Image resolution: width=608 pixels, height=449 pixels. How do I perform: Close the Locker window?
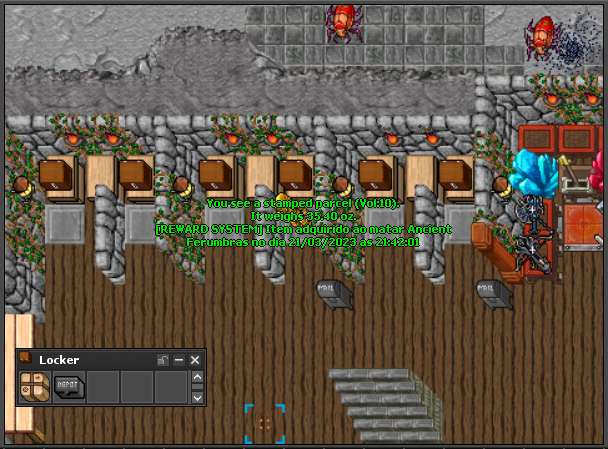point(196,360)
